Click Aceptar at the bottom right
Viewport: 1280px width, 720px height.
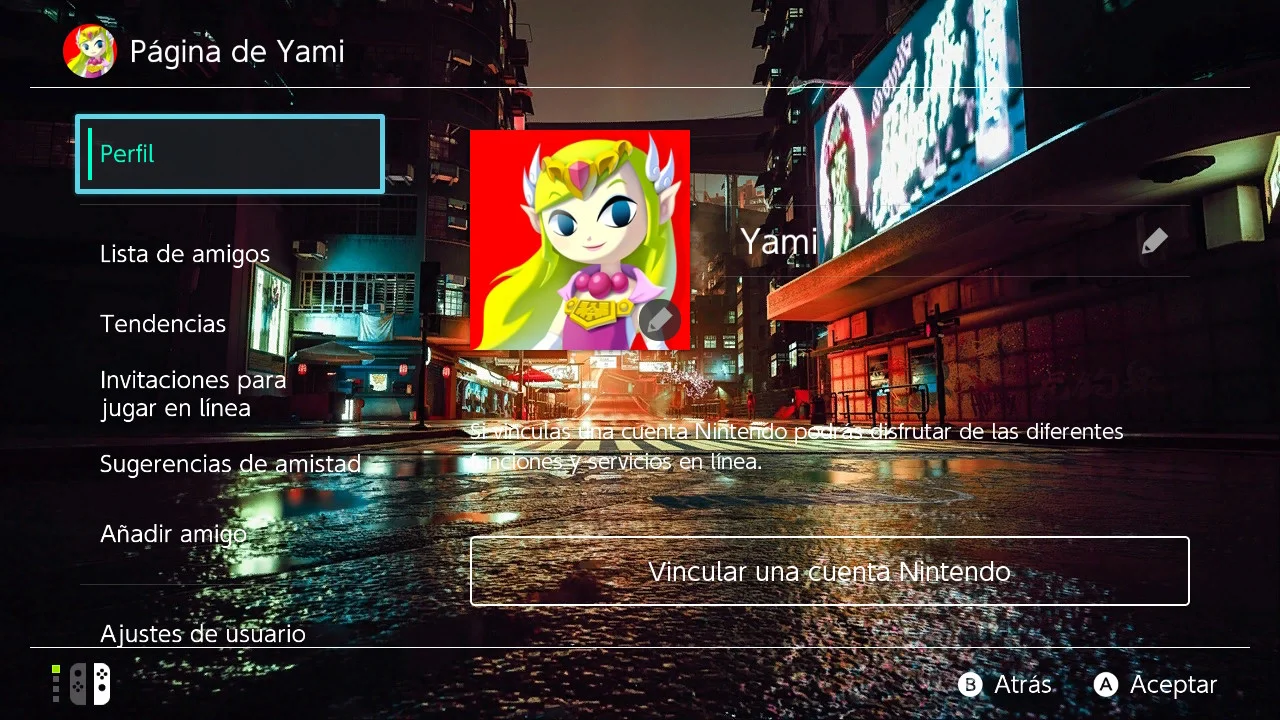1155,685
